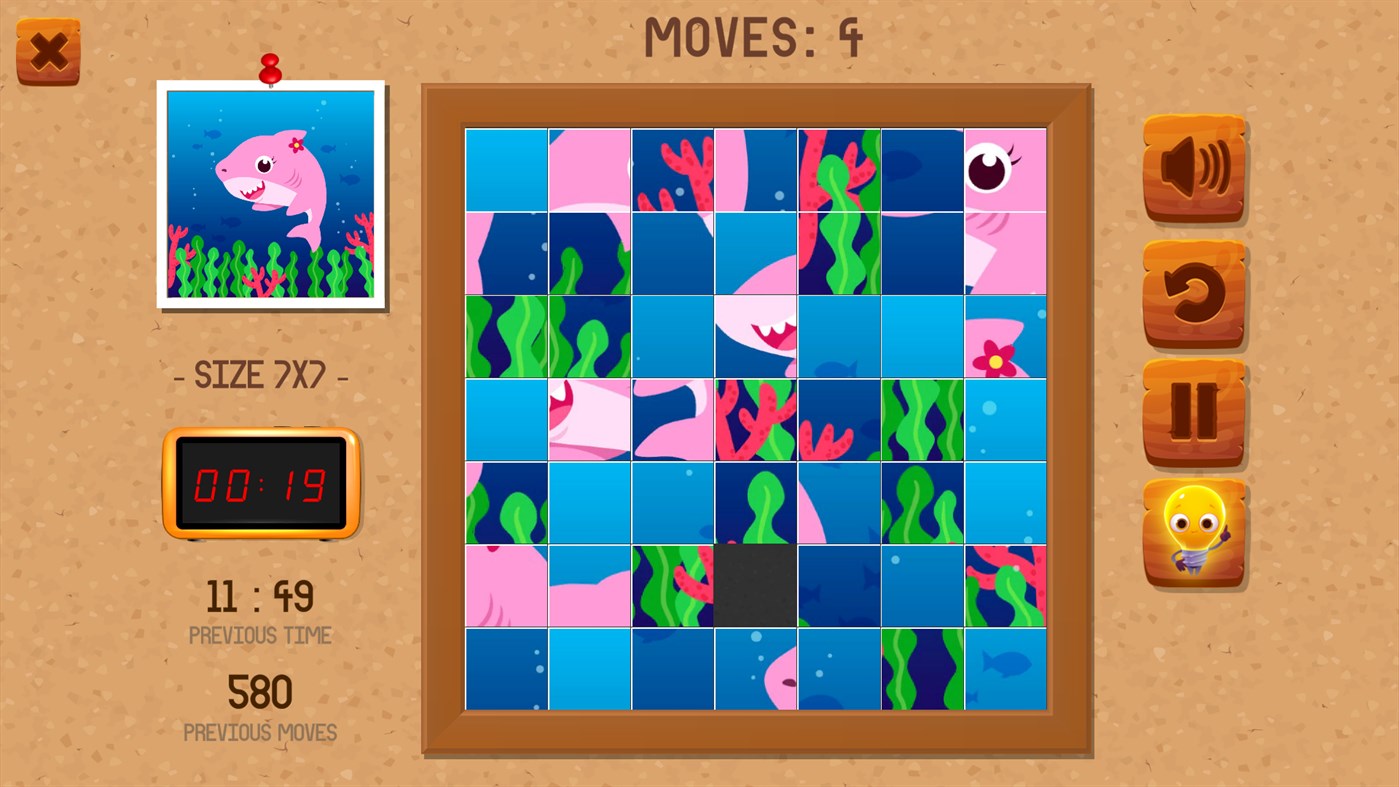Image resolution: width=1399 pixels, height=787 pixels.
Task: Click the tile showing the shark's eye
Action: [1004, 168]
